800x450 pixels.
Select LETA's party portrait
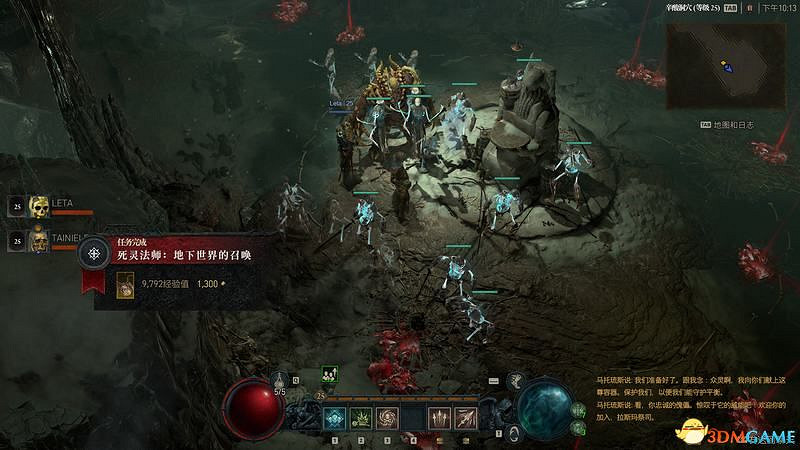39,207
